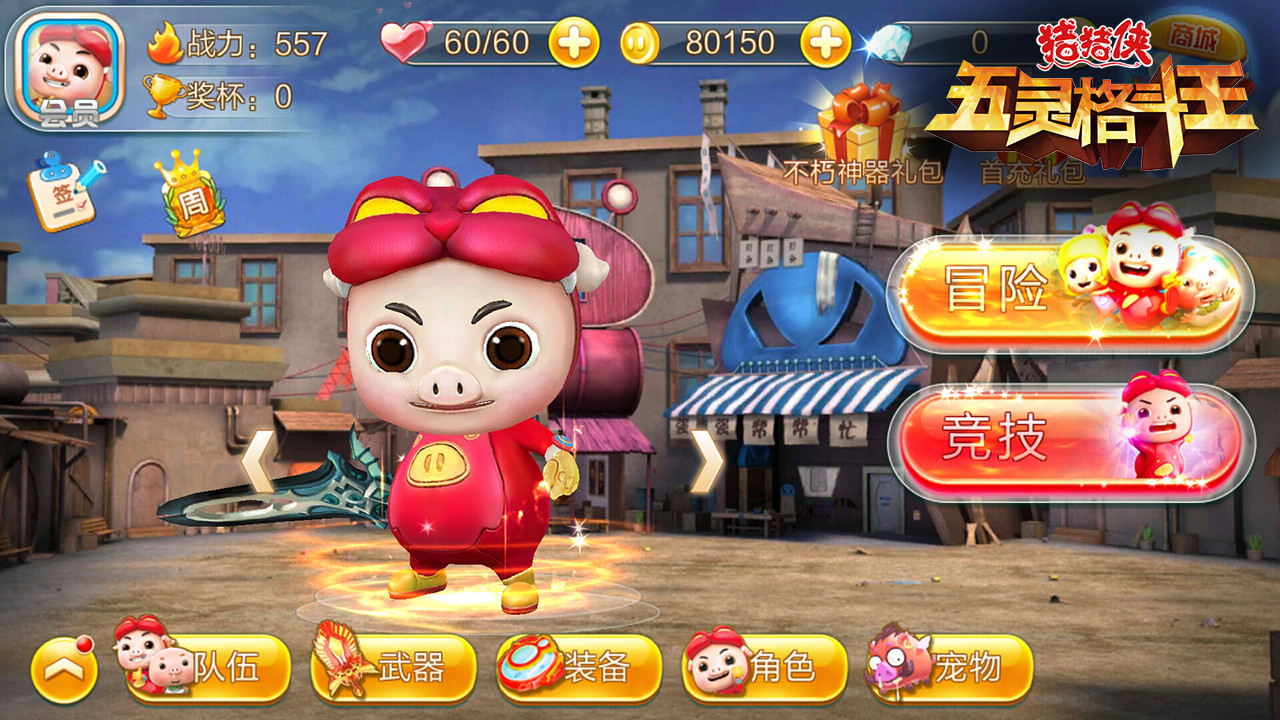Open the 宠物 pets menu
This screenshot has width=1280, height=720.
pyautogui.click(x=949, y=667)
